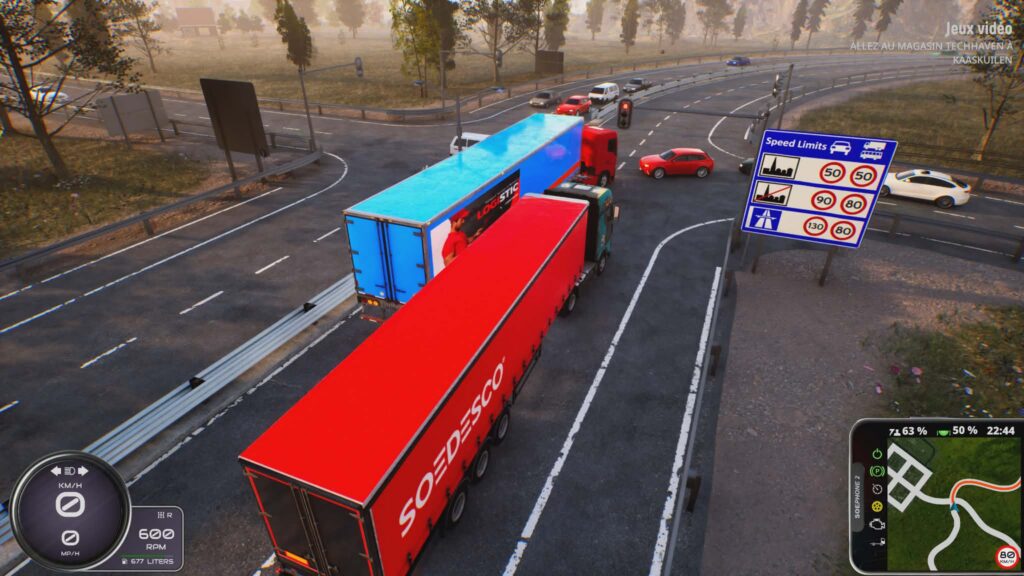Select the player truck marker on minimap
The width and height of the screenshot is (1024, 576).
pos(955,506)
